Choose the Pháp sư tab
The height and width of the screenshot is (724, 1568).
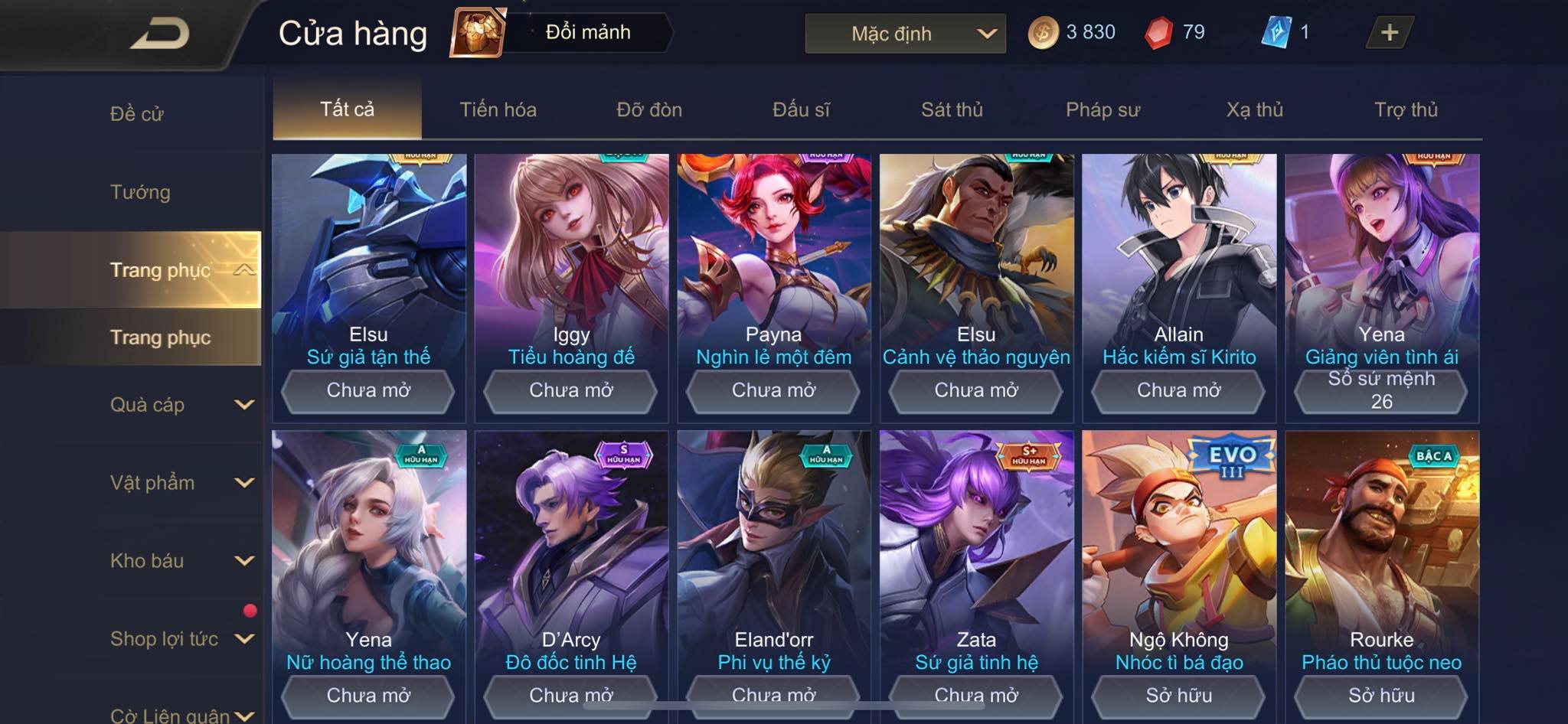(x=1102, y=109)
